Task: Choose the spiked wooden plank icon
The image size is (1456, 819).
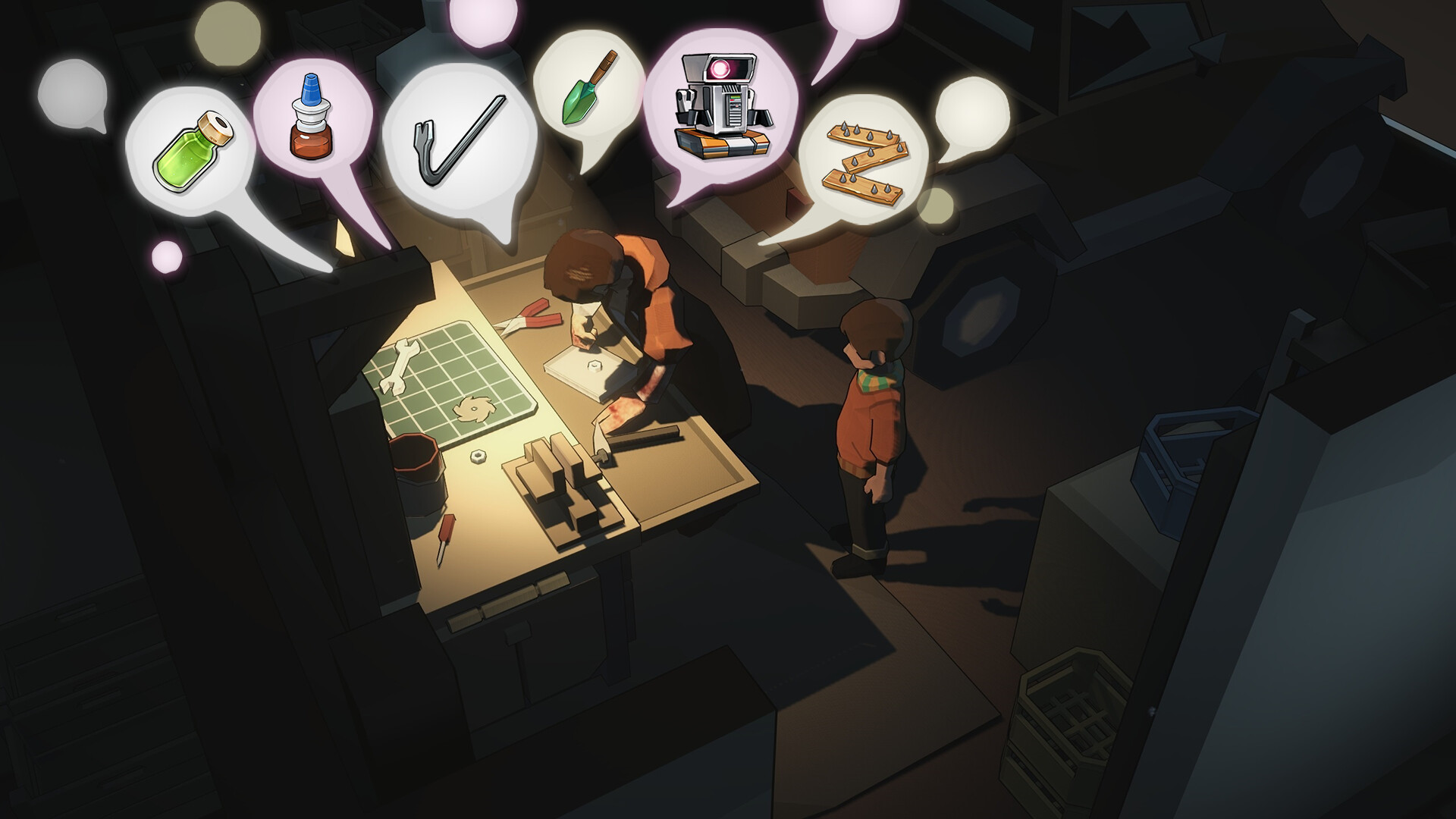Action: [x=864, y=159]
